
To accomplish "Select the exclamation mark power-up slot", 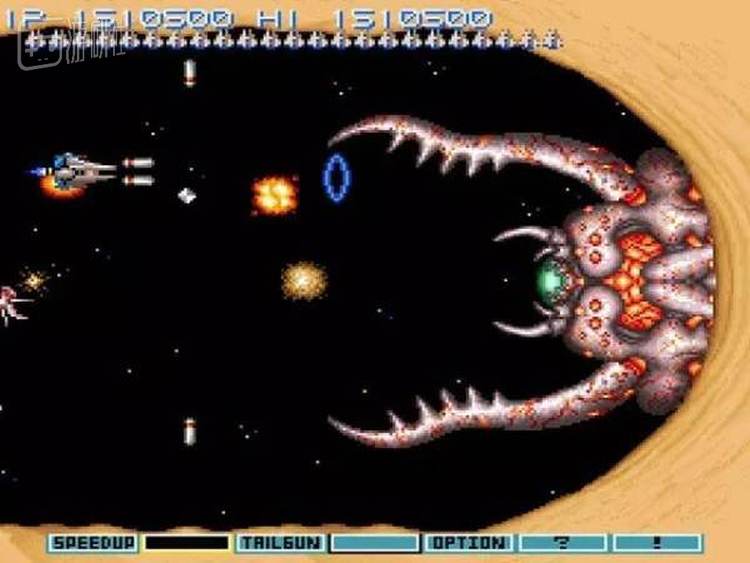I will pyautogui.click(x=657, y=543).
